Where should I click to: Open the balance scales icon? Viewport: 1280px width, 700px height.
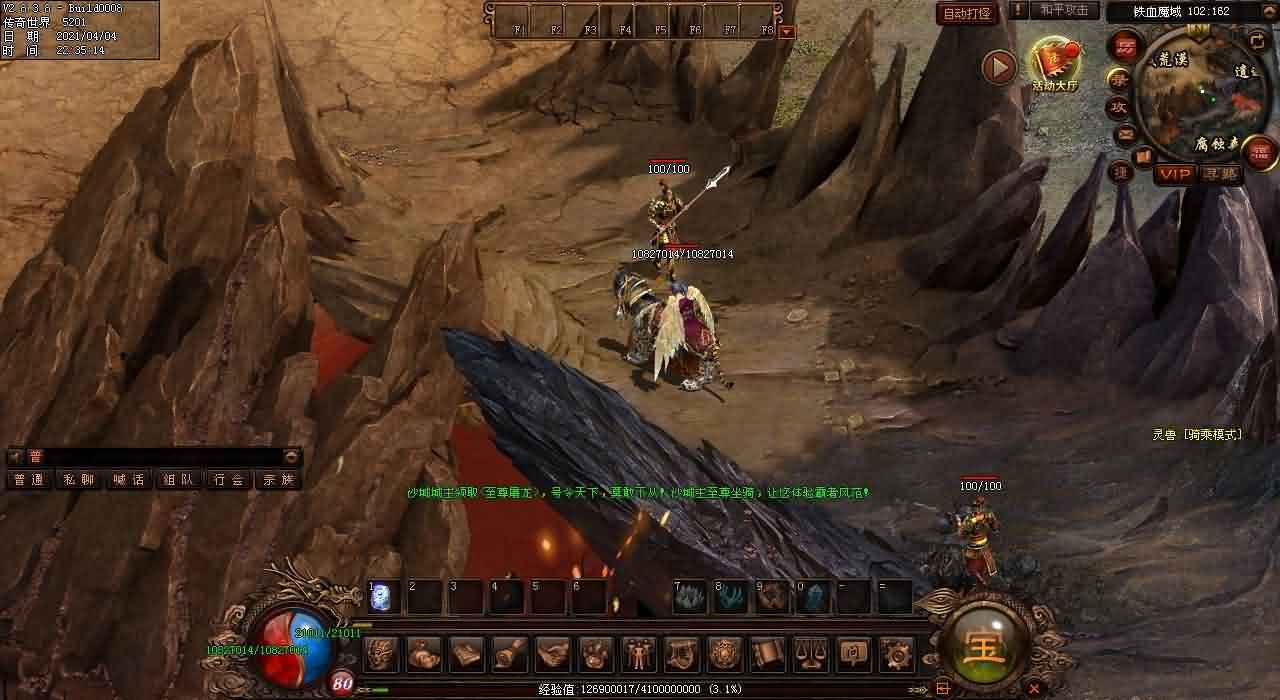(x=810, y=654)
